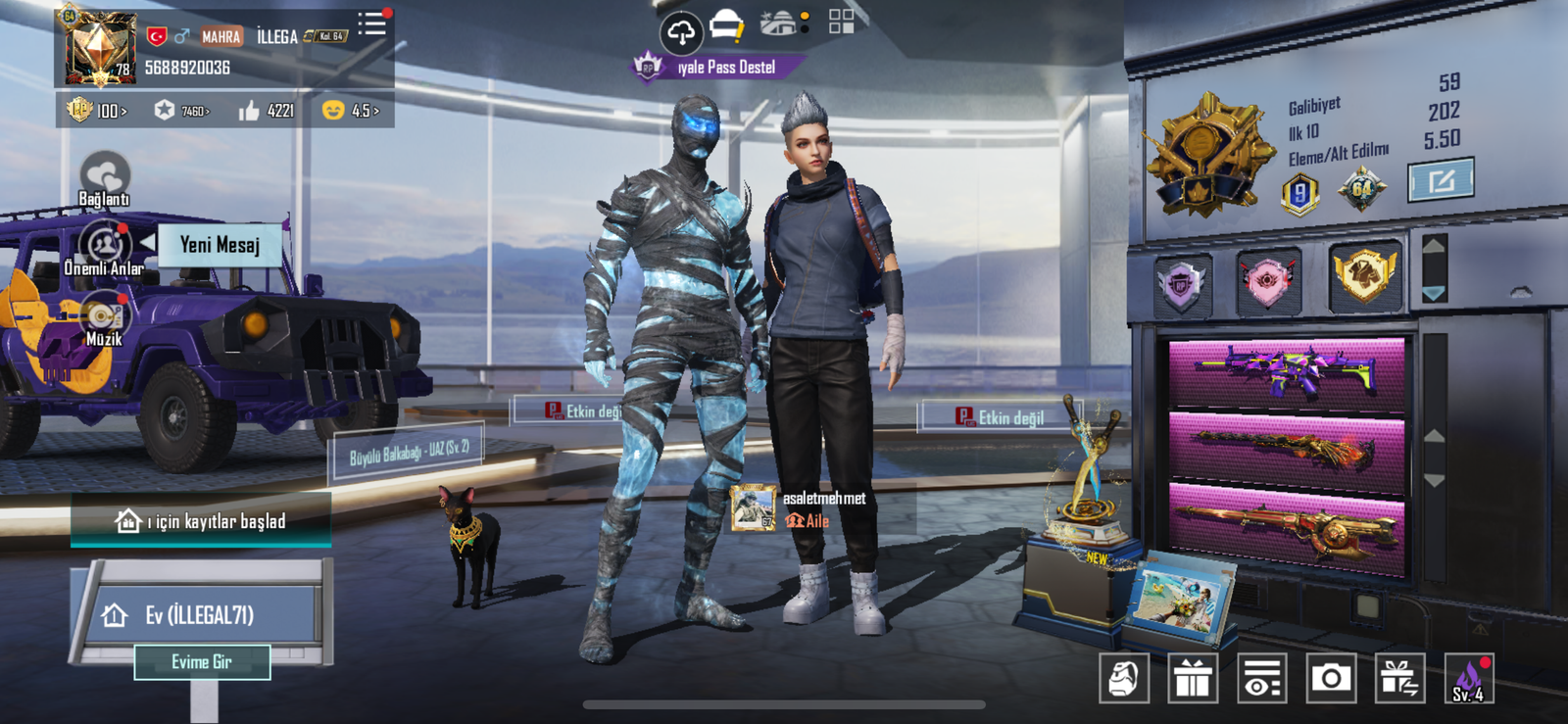
Task: Tap the Yeni Mesaj bubble
Action: click(x=220, y=245)
